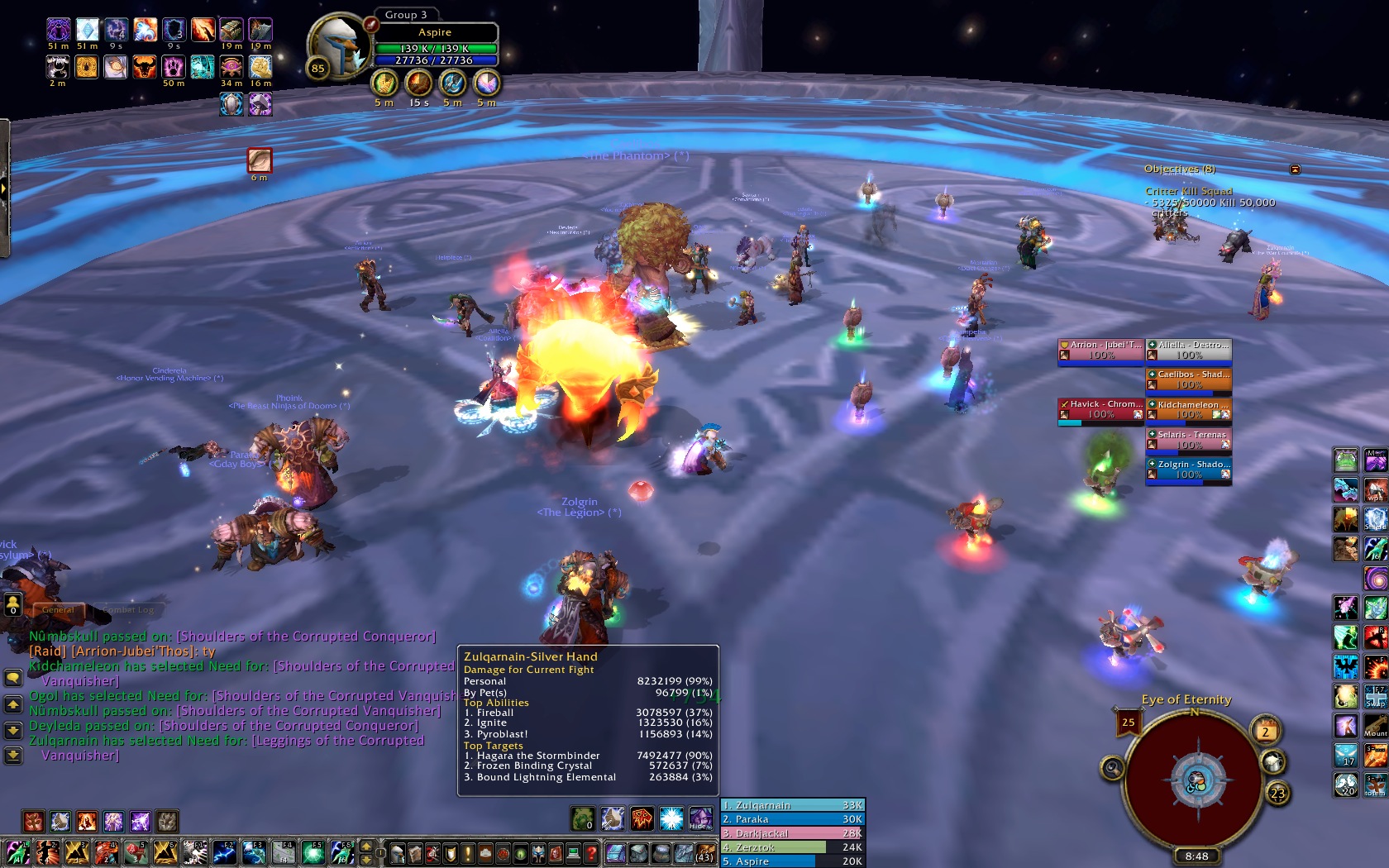Image resolution: width=1389 pixels, height=868 pixels.
Task: Open the Combat Log tab
Action: pyautogui.click(x=129, y=610)
